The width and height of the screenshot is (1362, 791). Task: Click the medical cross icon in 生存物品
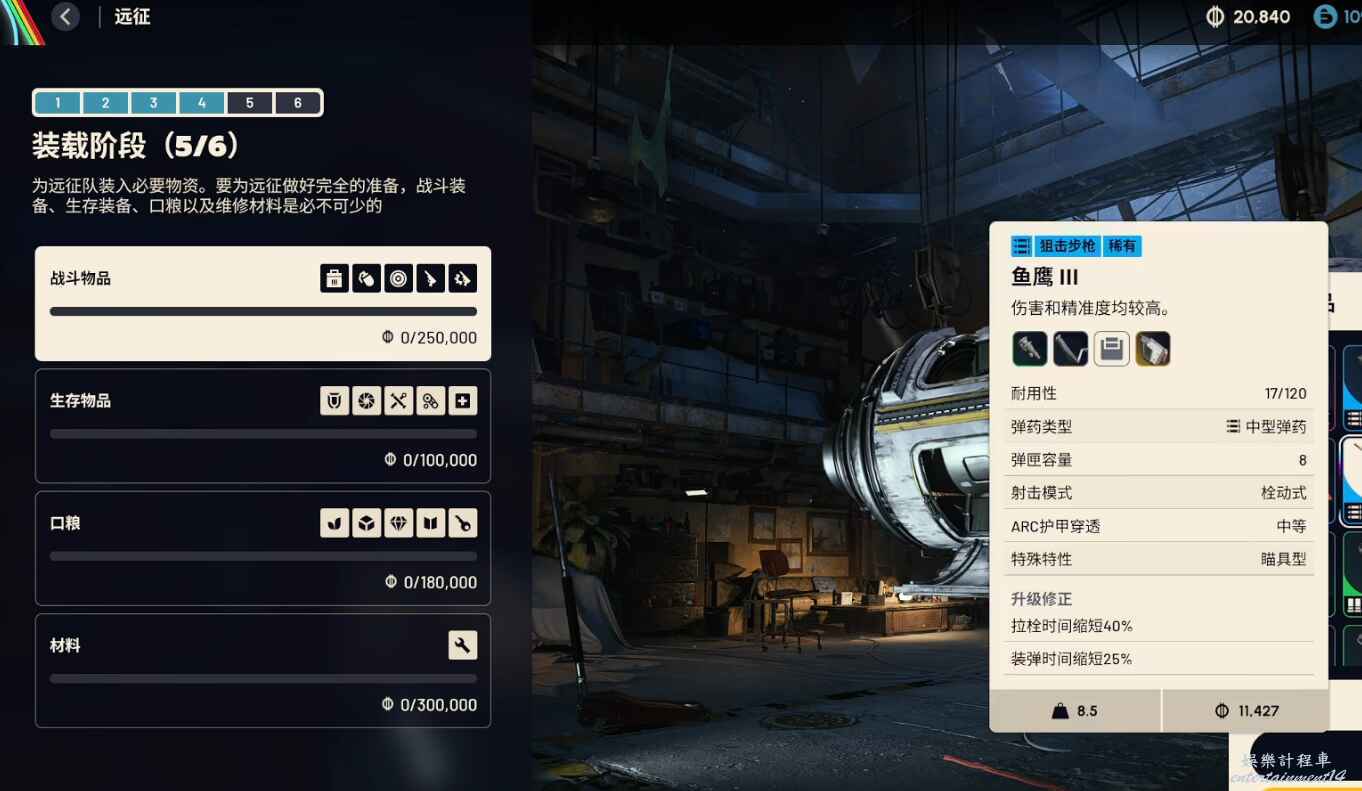[x=462, y=401]
